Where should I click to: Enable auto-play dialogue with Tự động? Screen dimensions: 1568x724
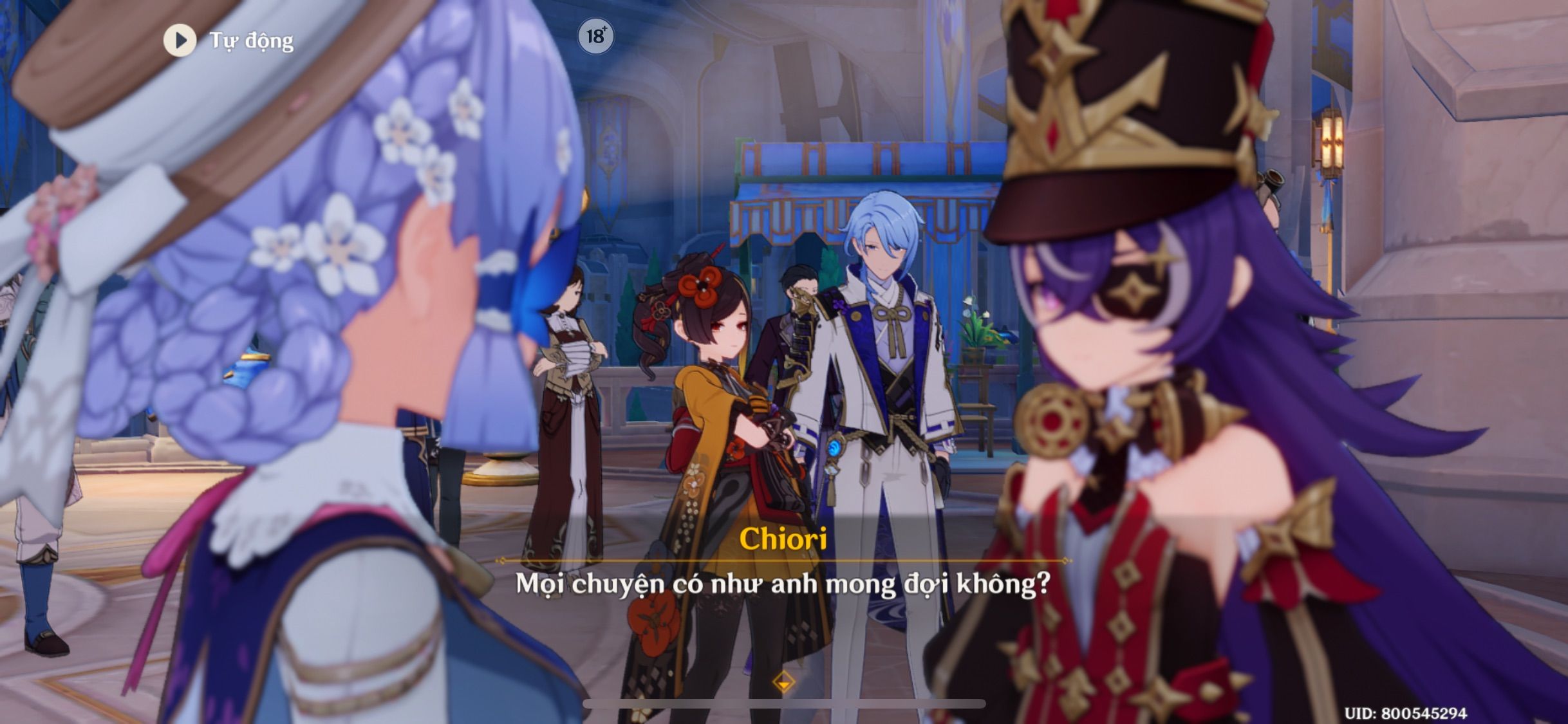coord(252,41)
